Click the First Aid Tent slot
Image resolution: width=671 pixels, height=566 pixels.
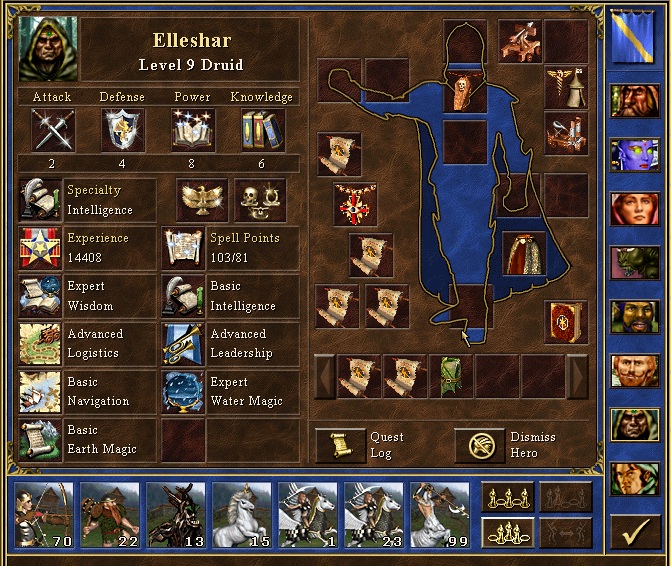pyautogui.click(x=565, y=88)
